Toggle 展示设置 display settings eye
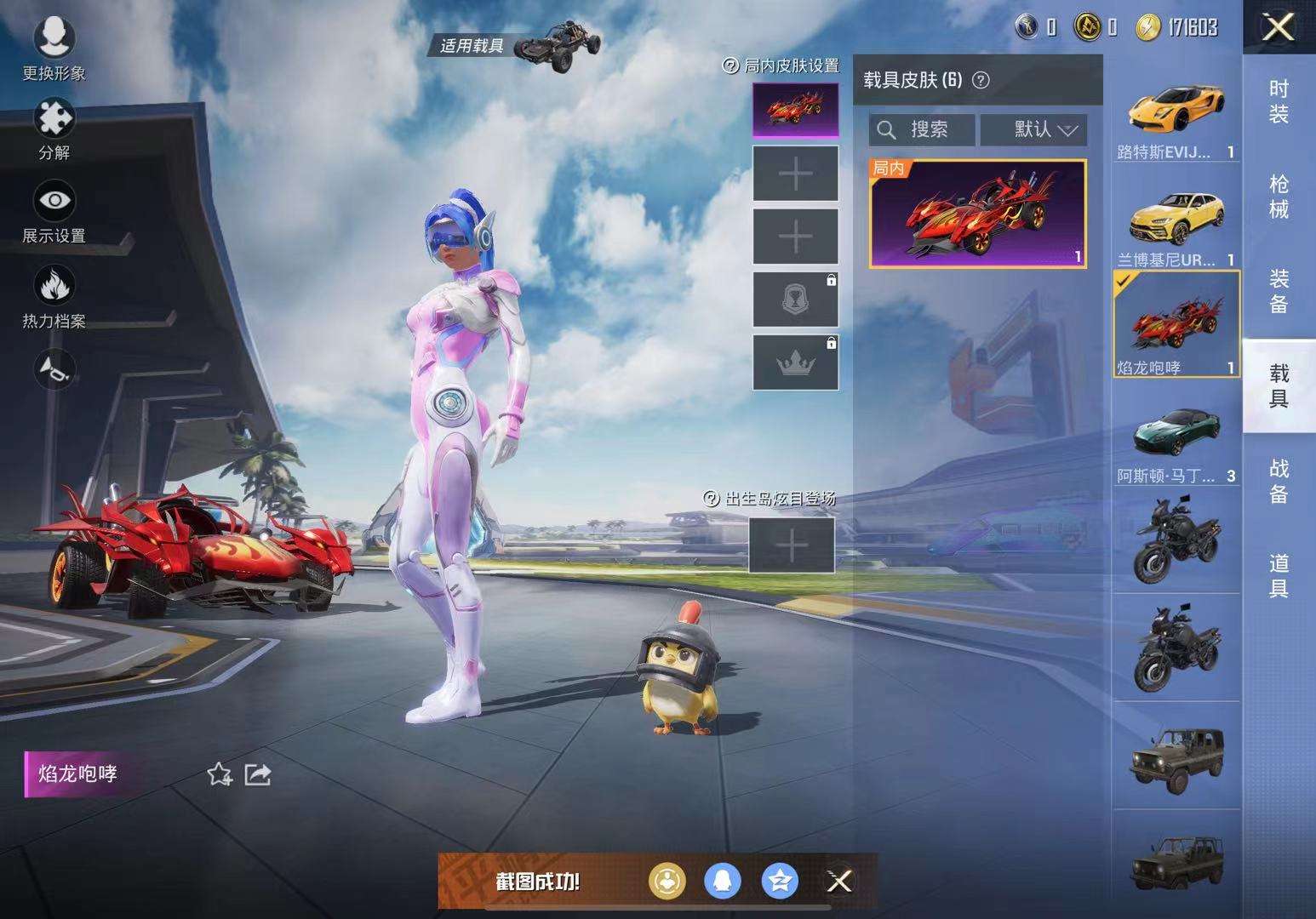The width and height of the screenshot is (1316, 919). pos(54,202)
